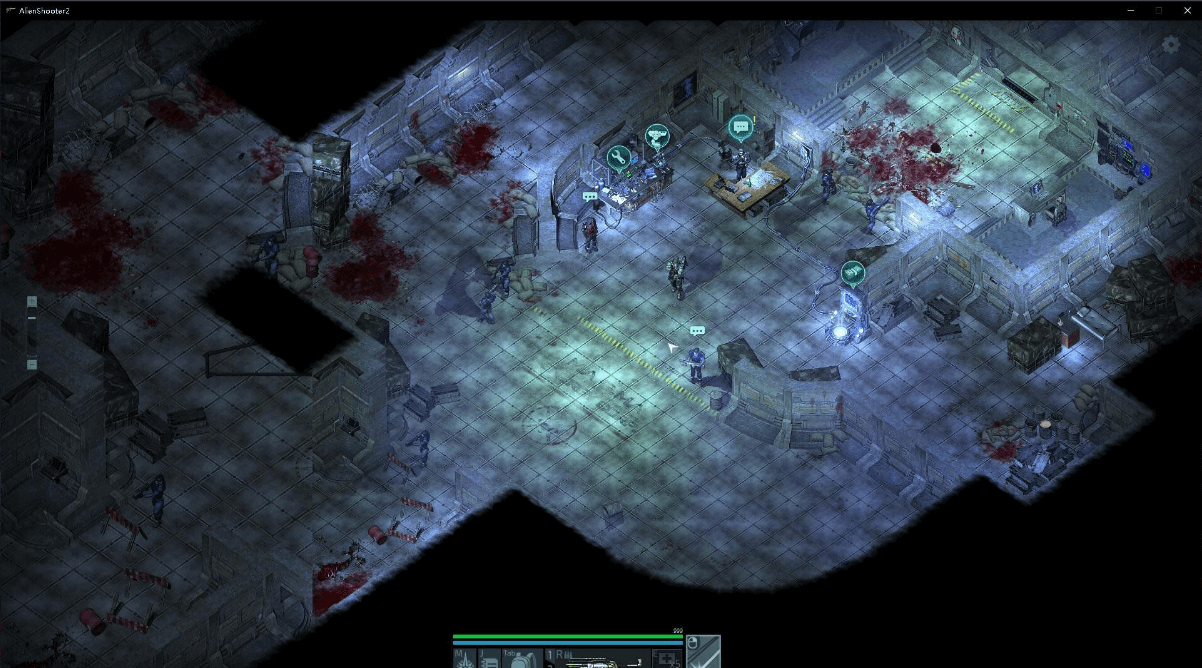Open the settings gear icon
1202x668 pixels.
tap(1170, 44)
